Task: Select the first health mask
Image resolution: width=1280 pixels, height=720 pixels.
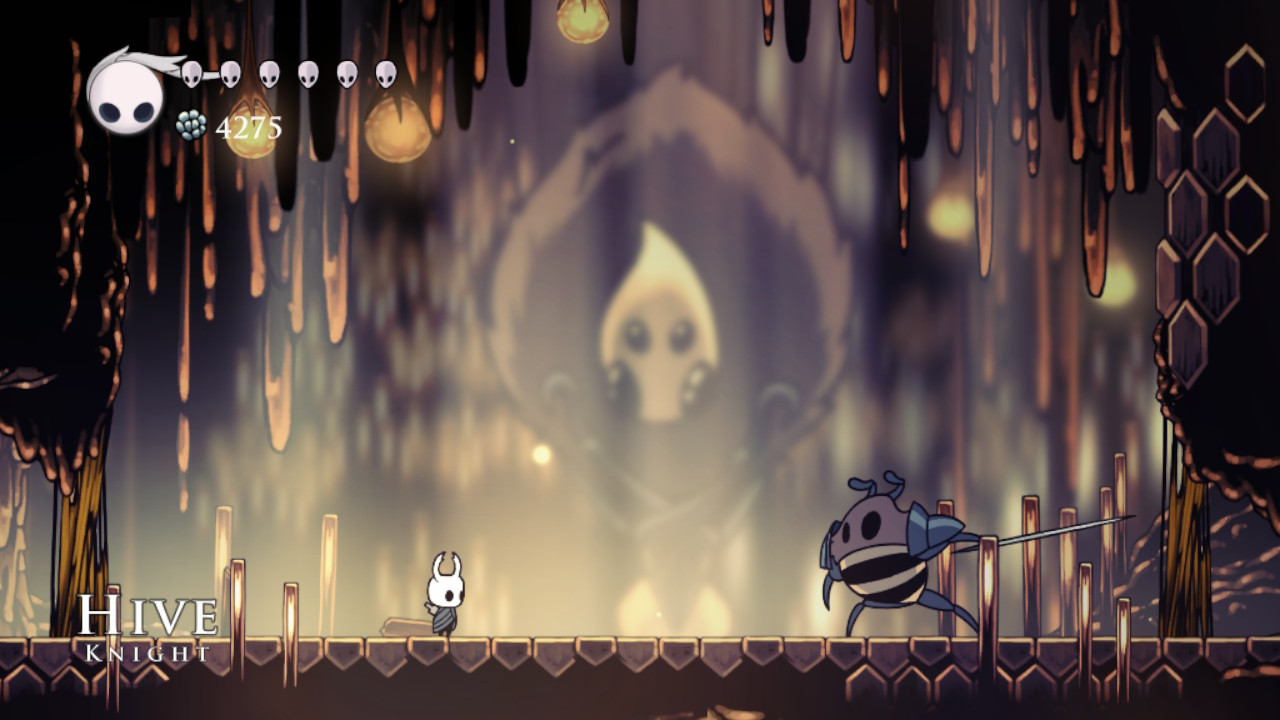Action: click(192, 74)
